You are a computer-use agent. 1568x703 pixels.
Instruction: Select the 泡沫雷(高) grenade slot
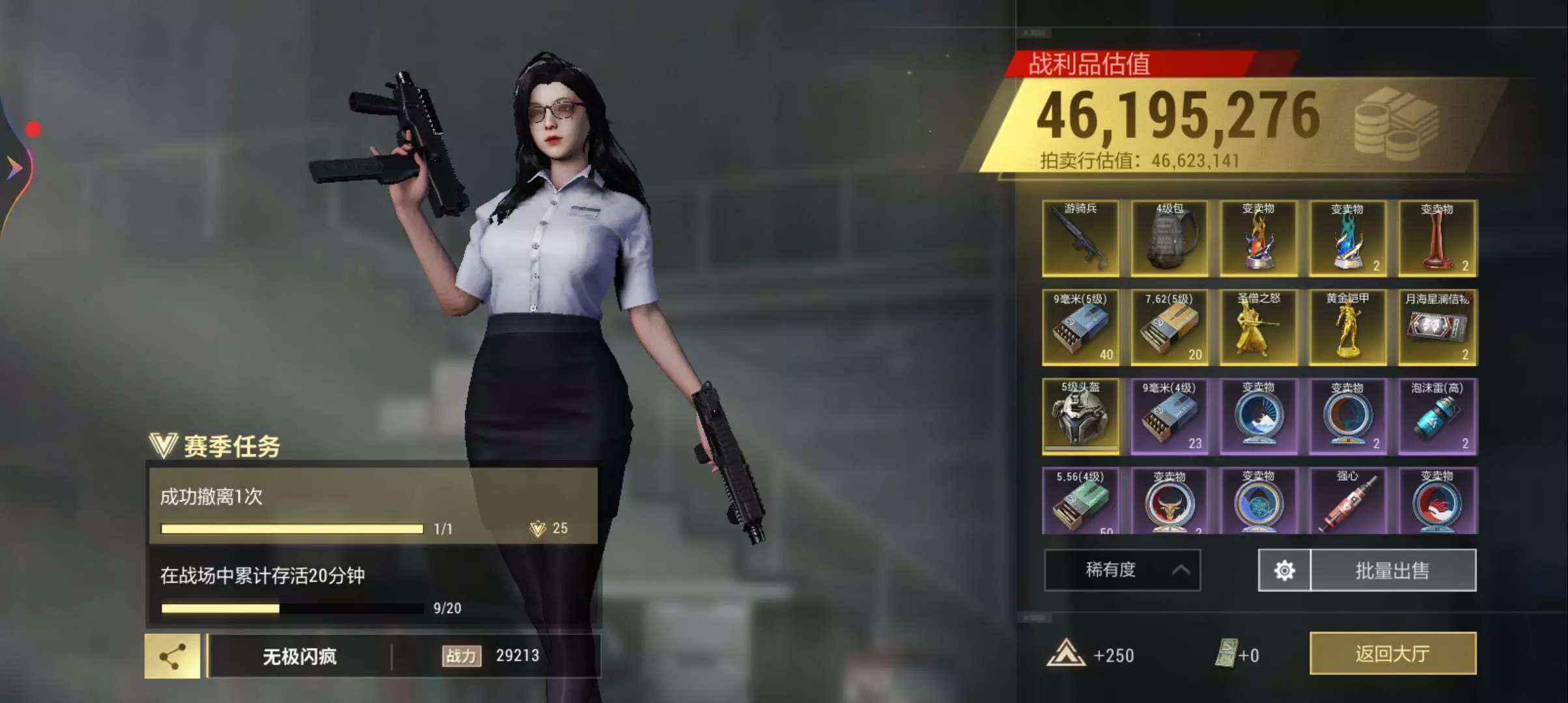point(1437,417)
